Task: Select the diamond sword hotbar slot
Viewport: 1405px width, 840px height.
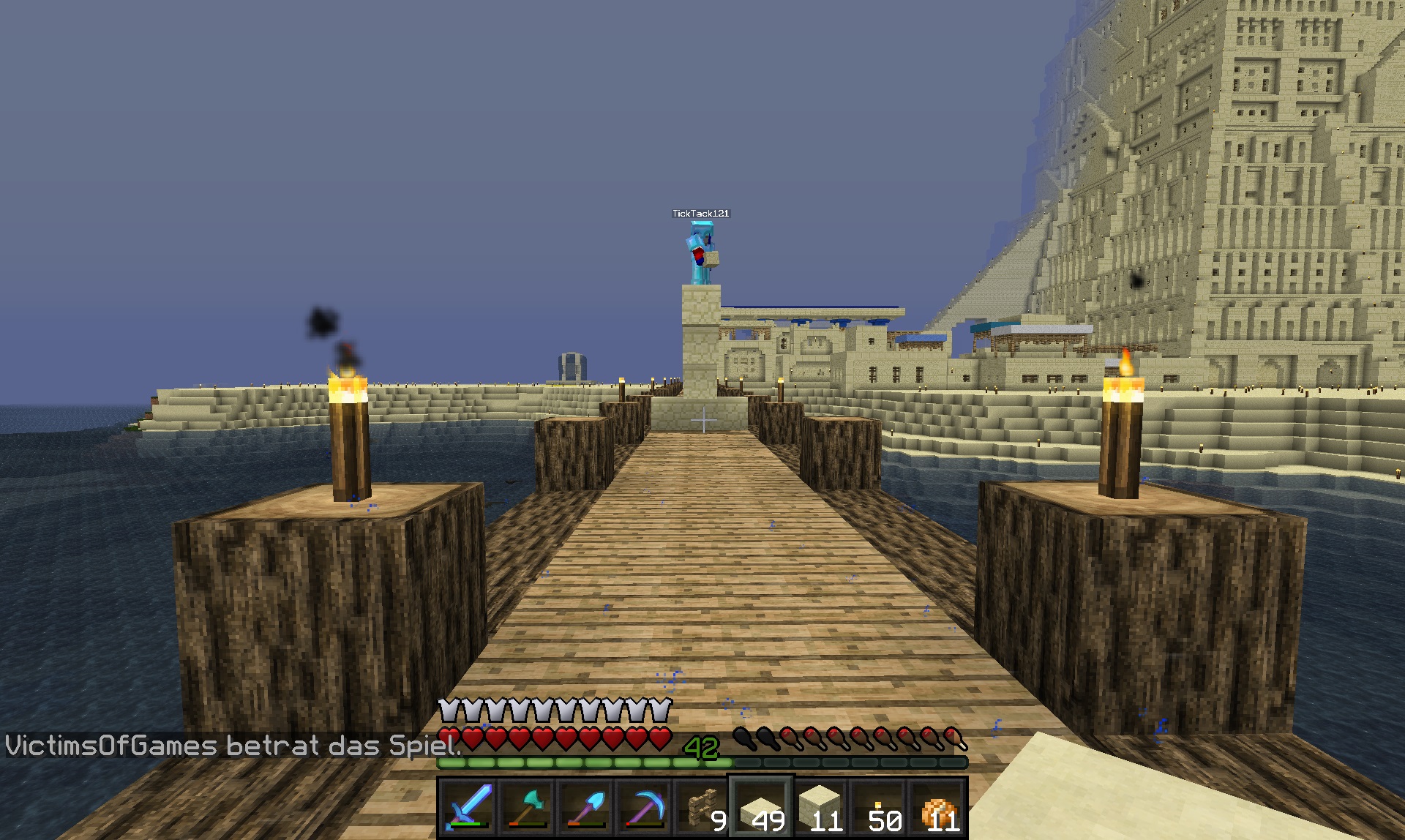Action: pos(468,807)
